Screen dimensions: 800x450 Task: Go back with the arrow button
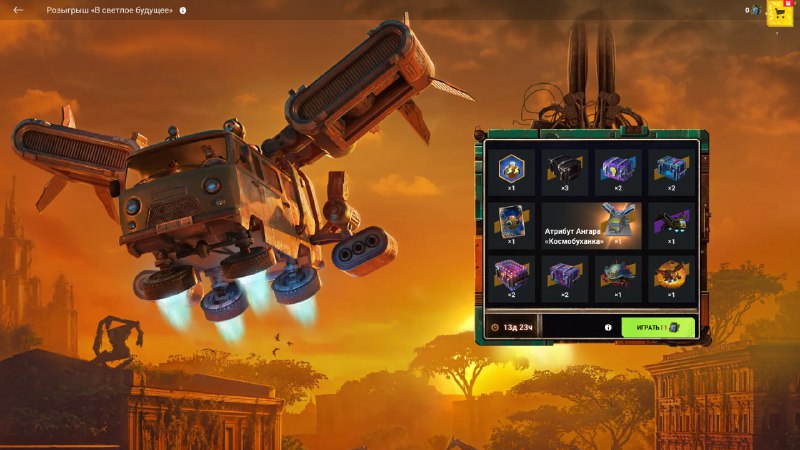(18, 10)
